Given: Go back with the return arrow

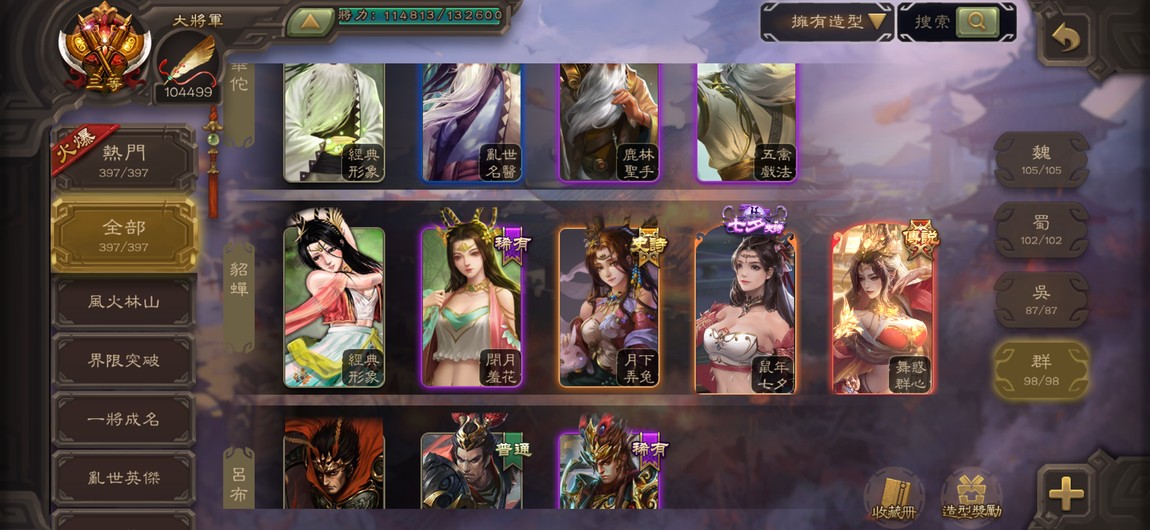Looking at the screenshot, I should [x=1066, y=38].
